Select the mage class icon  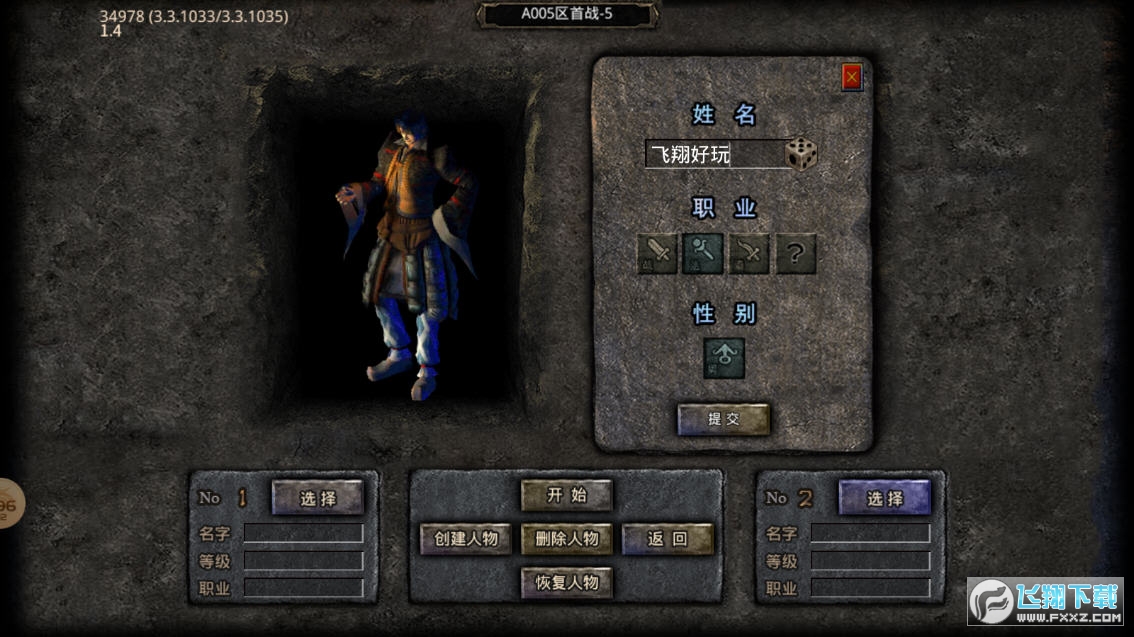coord(703,254)
